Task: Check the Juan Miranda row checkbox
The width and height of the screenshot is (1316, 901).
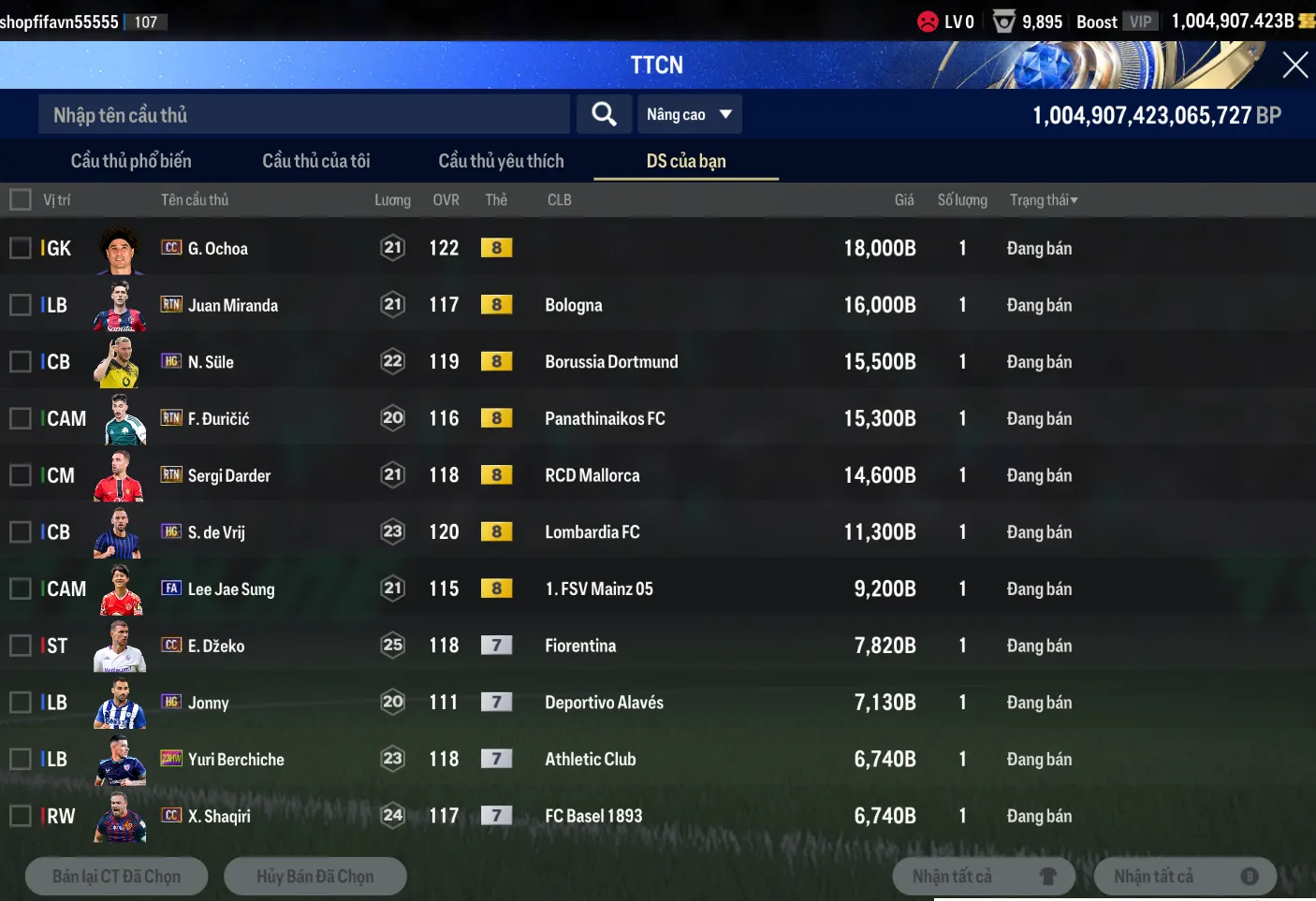Action: click(21, 305)
